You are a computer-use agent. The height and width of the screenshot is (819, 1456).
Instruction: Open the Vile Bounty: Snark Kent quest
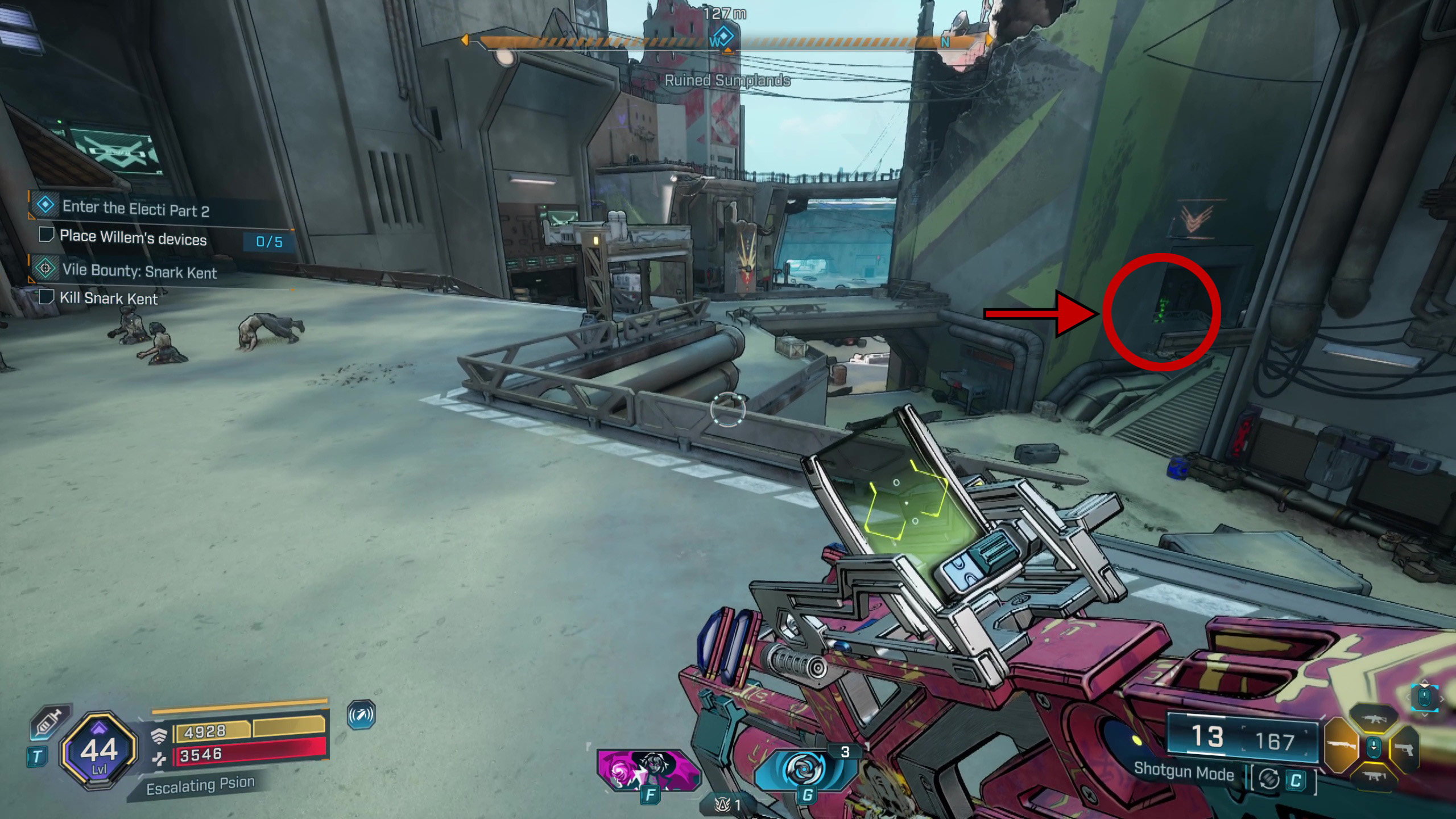click(139, 271)
